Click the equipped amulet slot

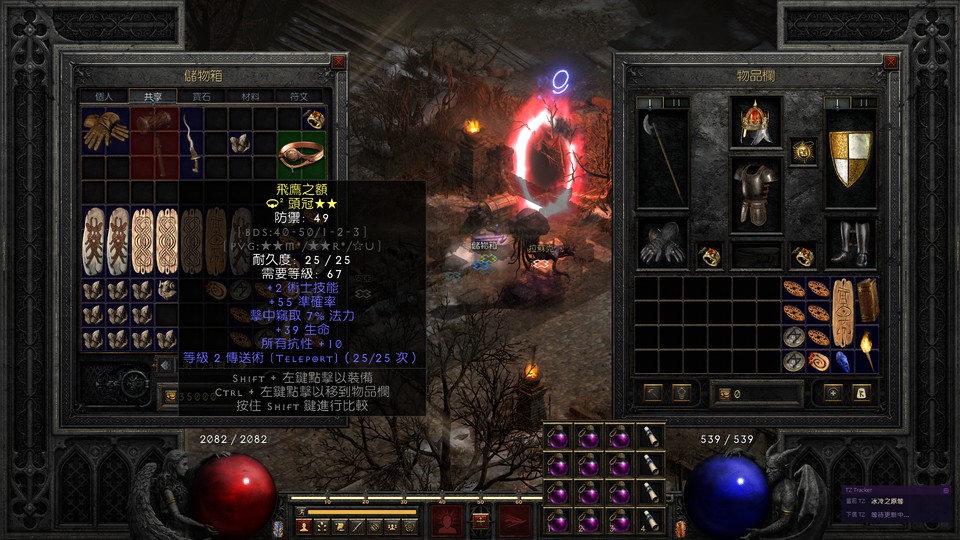pyautogui.click(x=802, y=151)
